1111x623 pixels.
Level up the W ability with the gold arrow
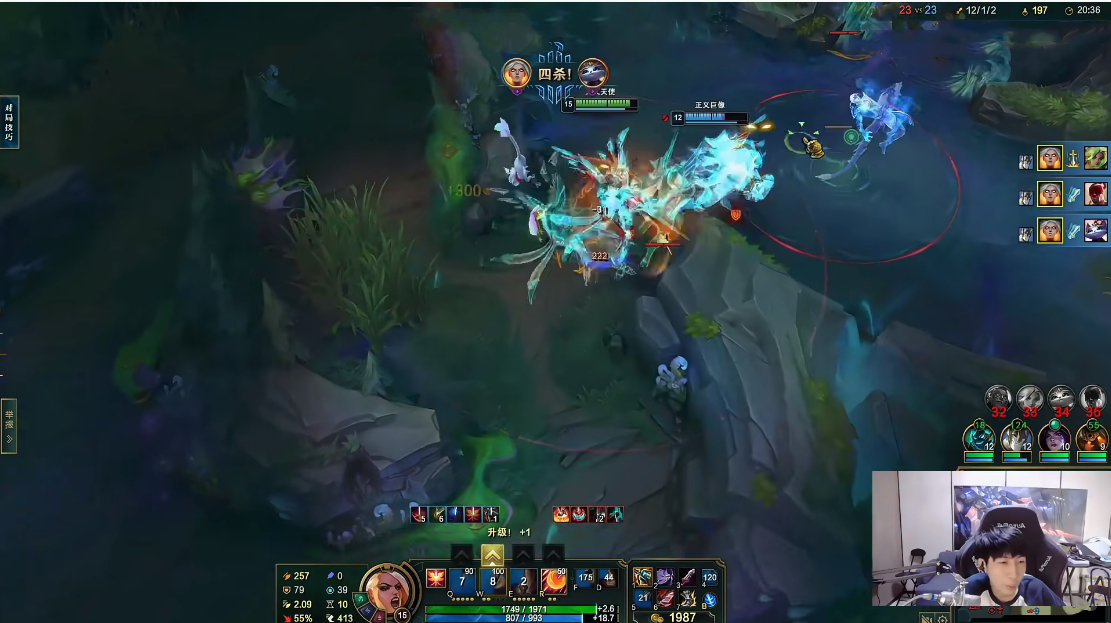[492, 554]
